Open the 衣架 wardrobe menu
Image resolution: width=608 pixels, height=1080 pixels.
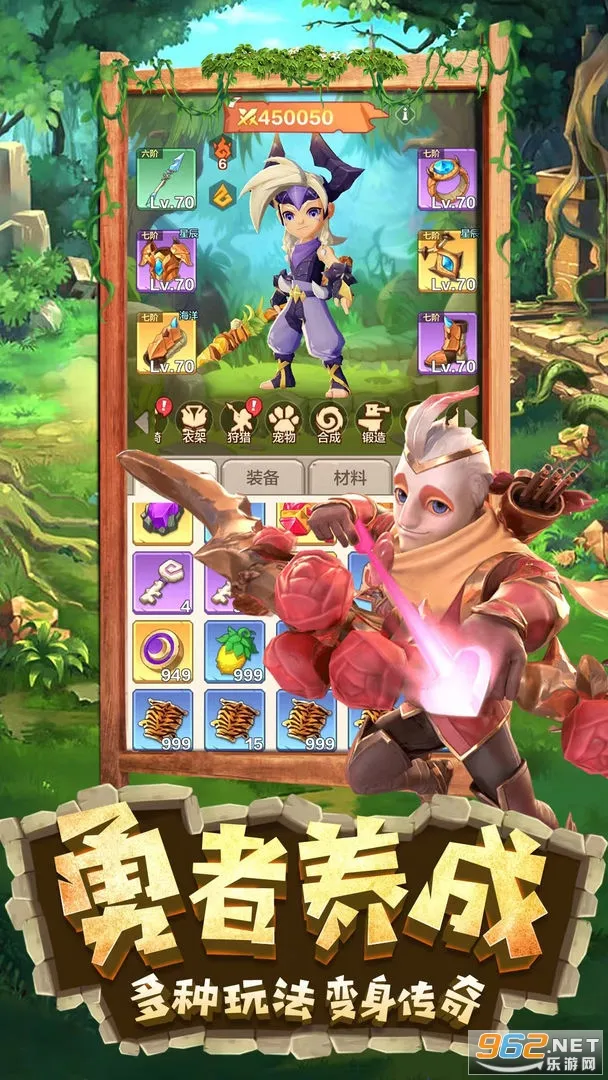pos(193,421)
